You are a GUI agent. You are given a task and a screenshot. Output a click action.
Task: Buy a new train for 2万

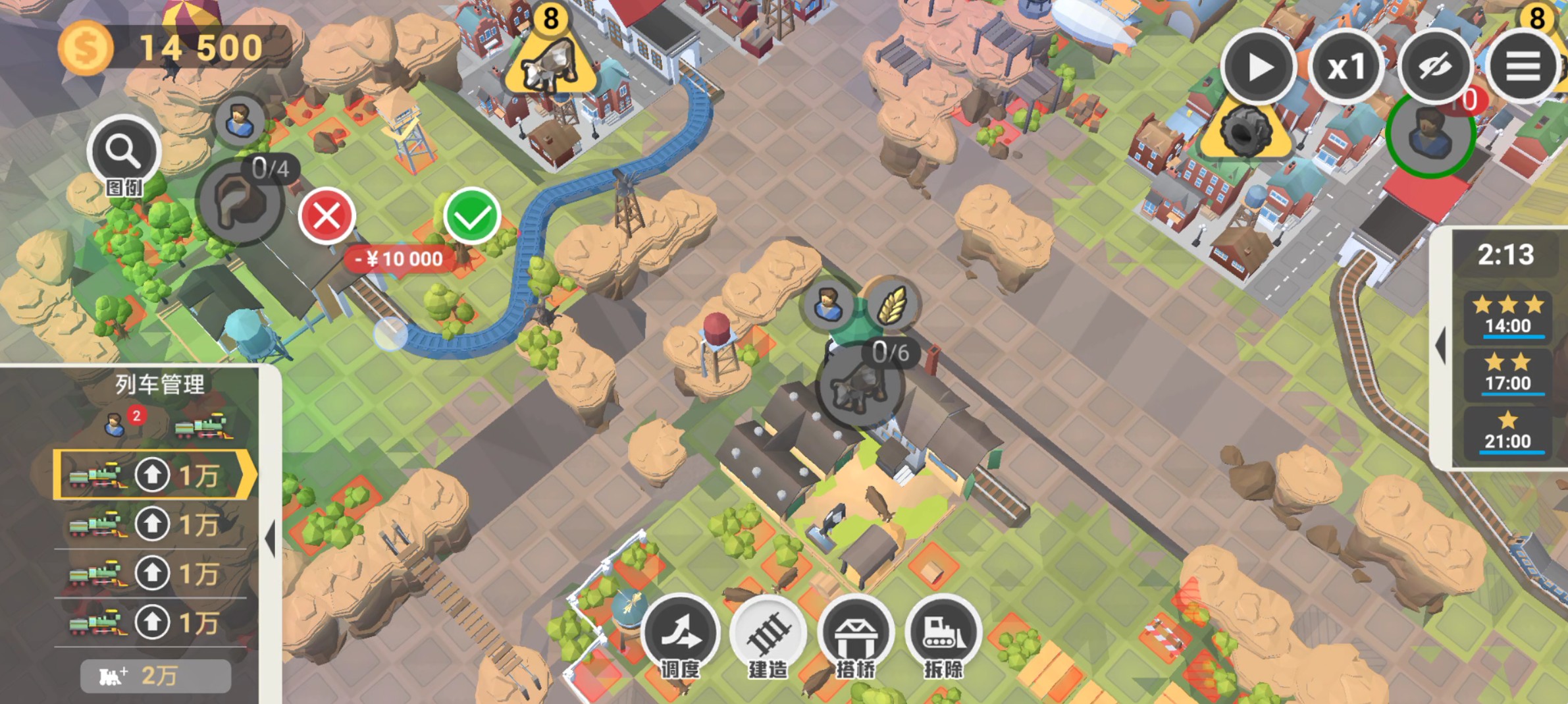[155, 676]
